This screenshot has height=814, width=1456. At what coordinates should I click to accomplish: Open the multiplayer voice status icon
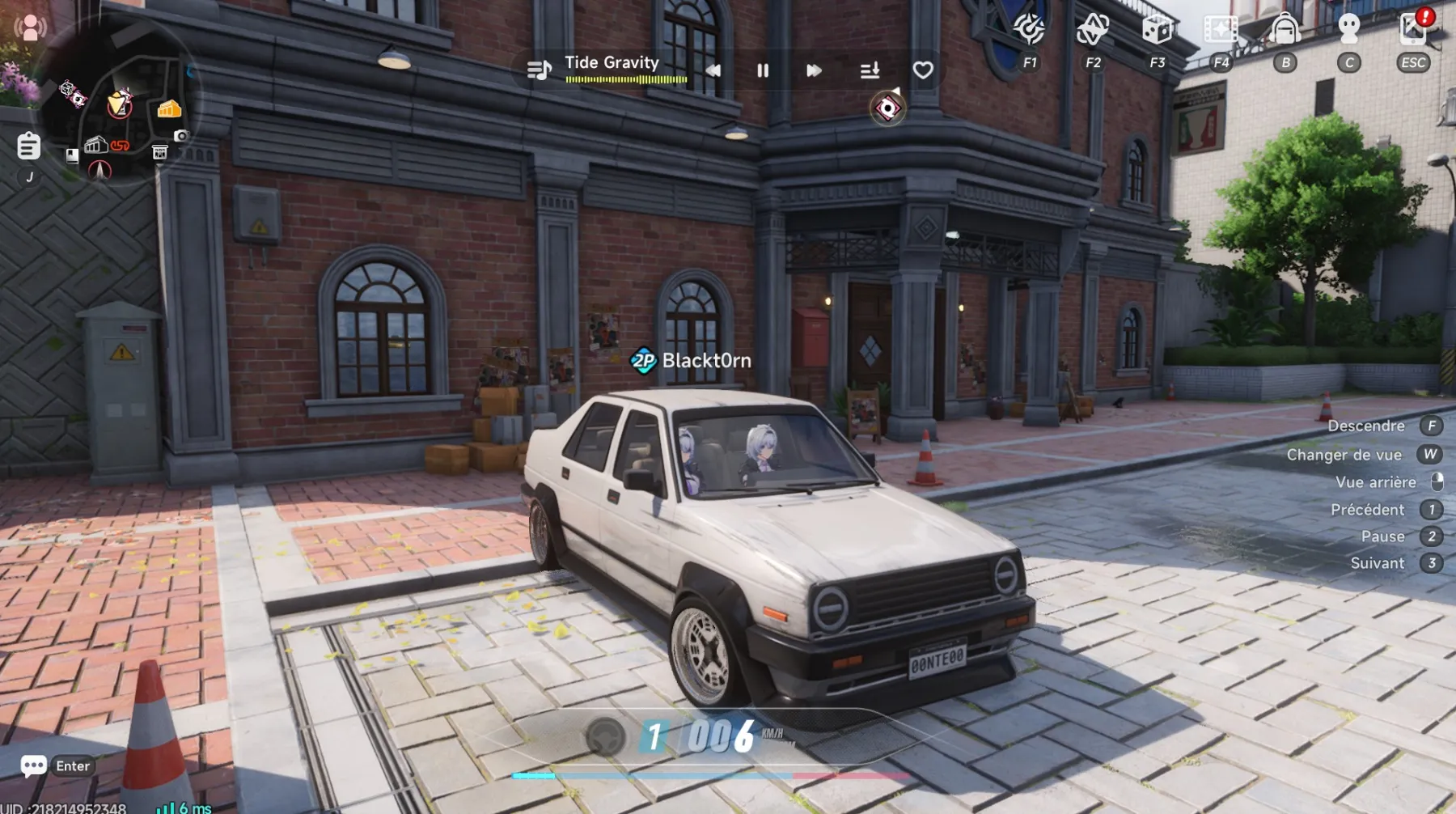click(x=30, y=28)
